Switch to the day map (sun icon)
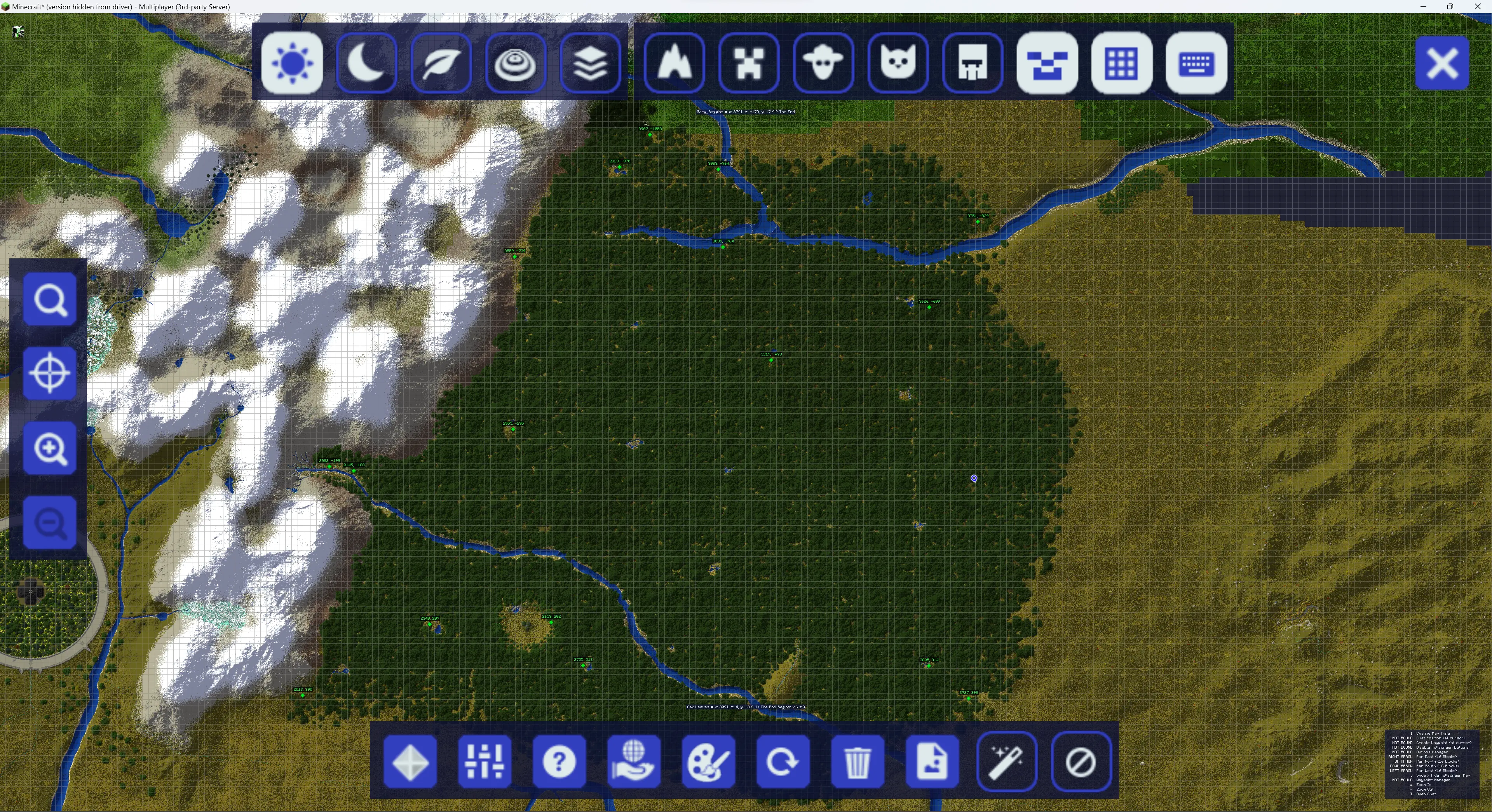1492x812 pixels. pos(292,63)
